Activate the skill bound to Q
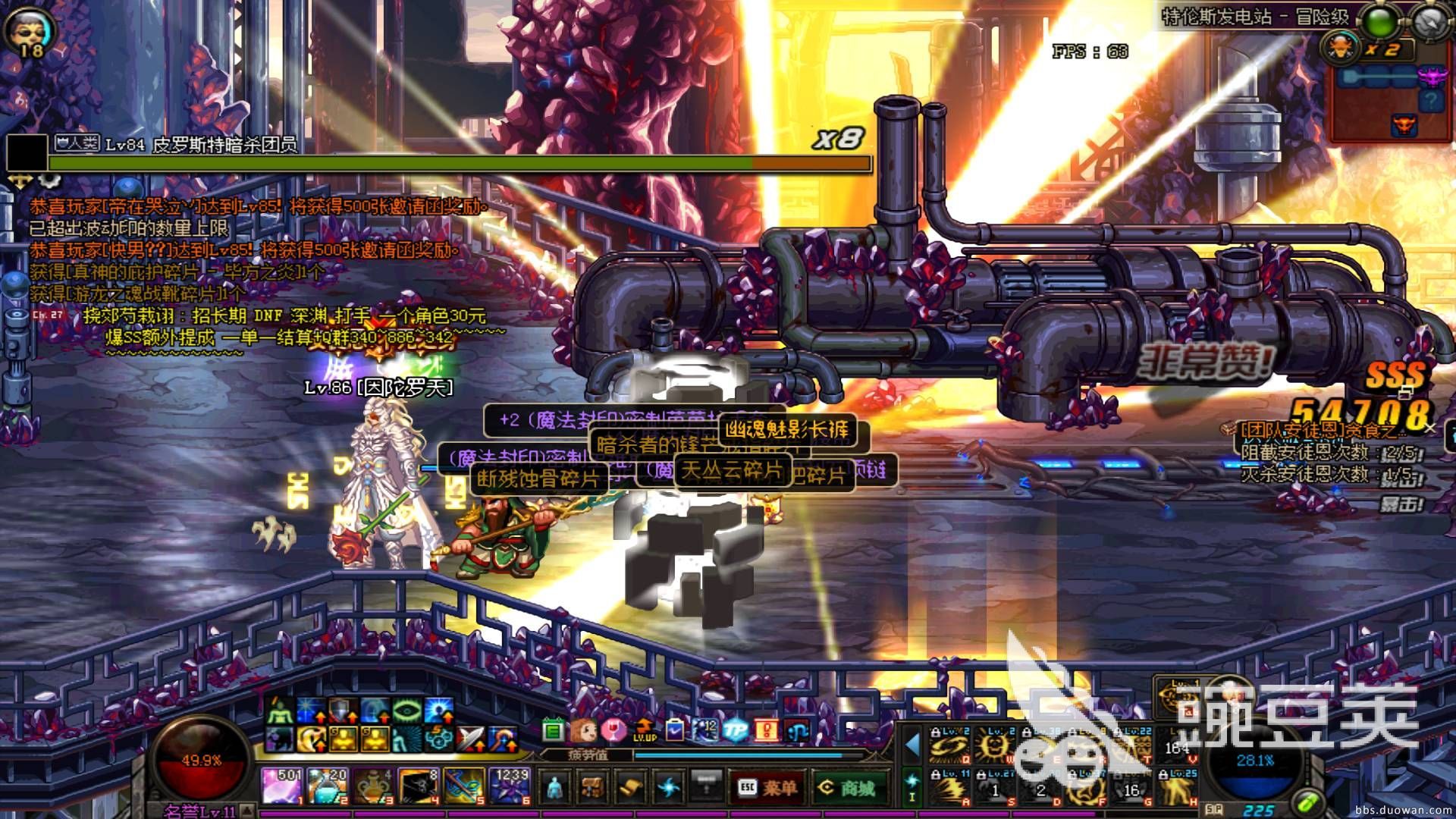 point(950,743)
